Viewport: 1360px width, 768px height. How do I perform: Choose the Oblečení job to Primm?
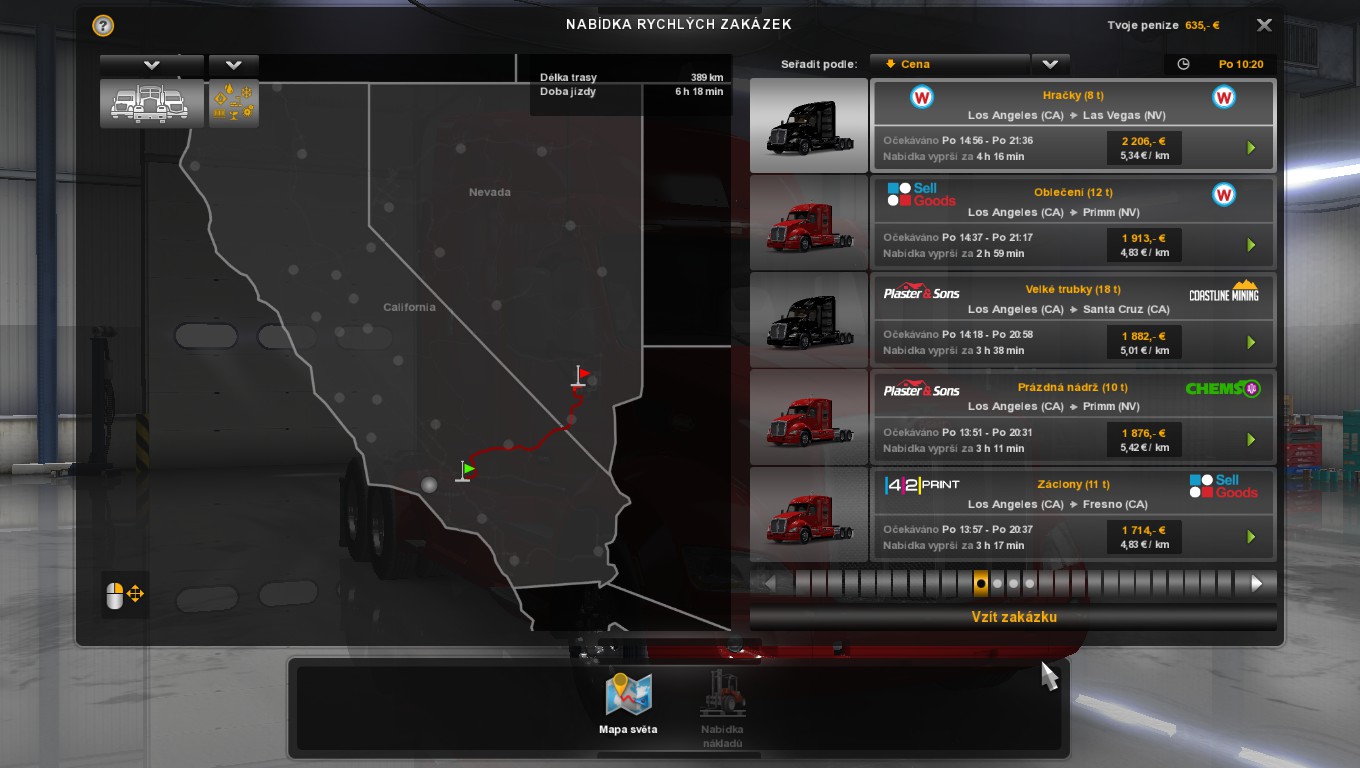(1073, 222)
